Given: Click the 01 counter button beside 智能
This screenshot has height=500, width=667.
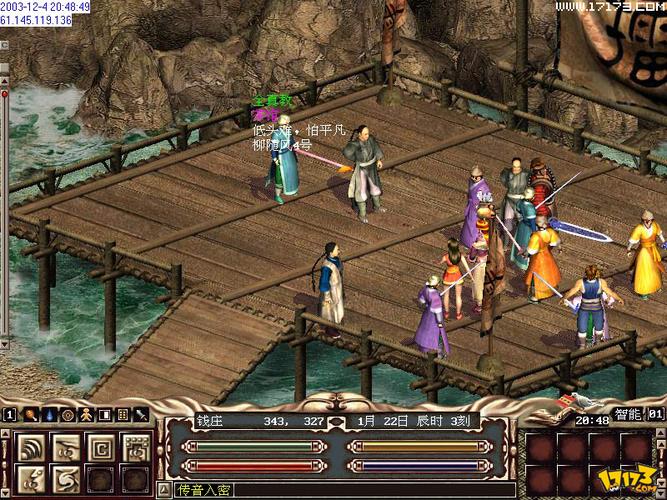Looking at the screenshot, I should [x=656, y=413].
